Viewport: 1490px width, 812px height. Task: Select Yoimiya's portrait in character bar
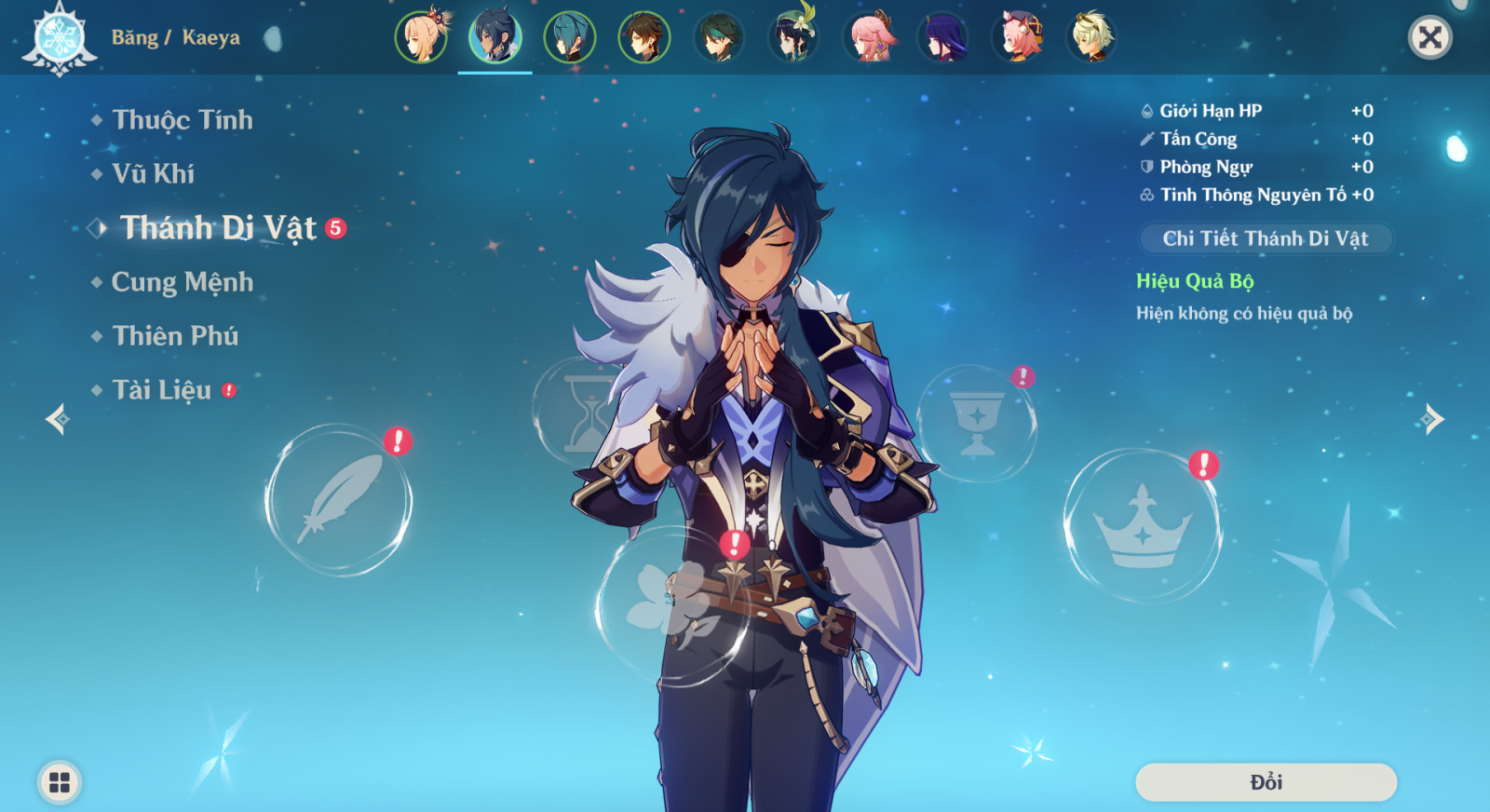421,37
